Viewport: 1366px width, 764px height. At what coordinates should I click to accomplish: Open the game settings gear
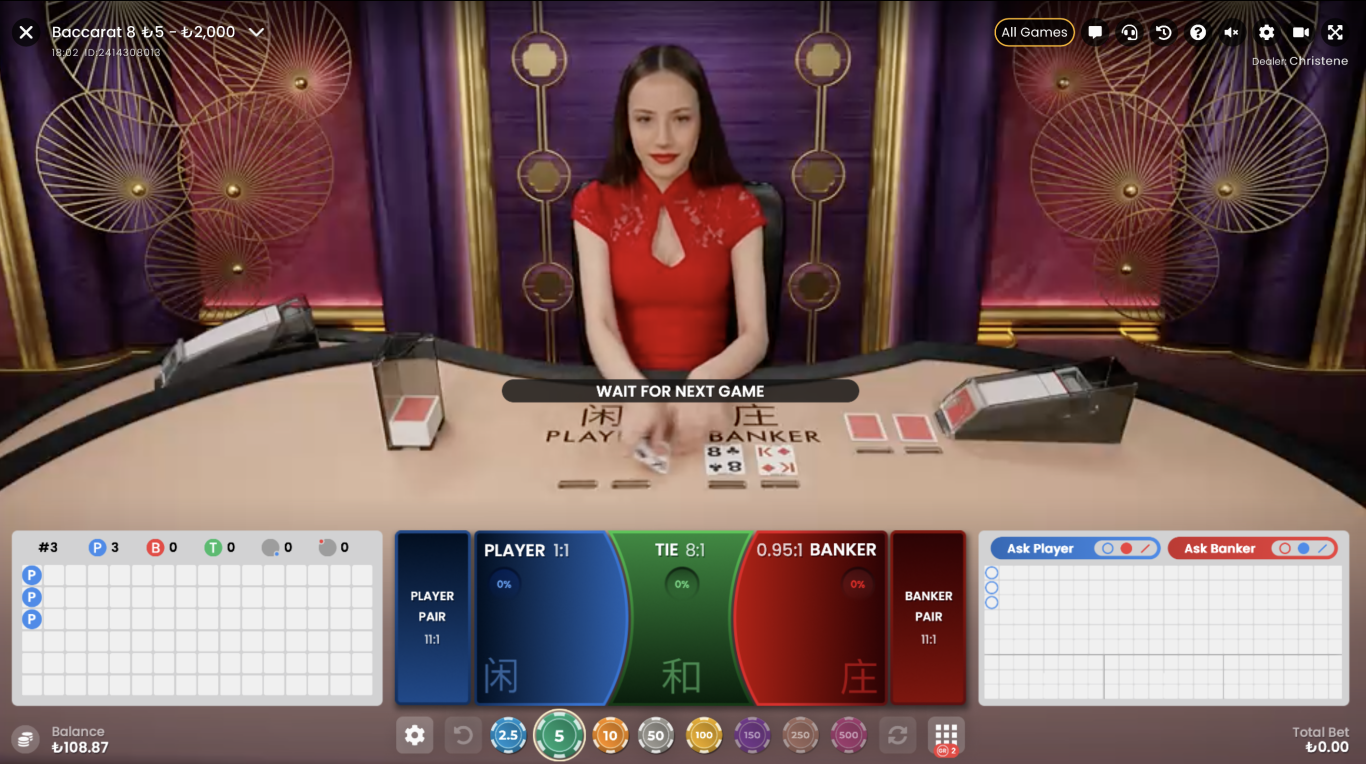[x=1267, y=32]
